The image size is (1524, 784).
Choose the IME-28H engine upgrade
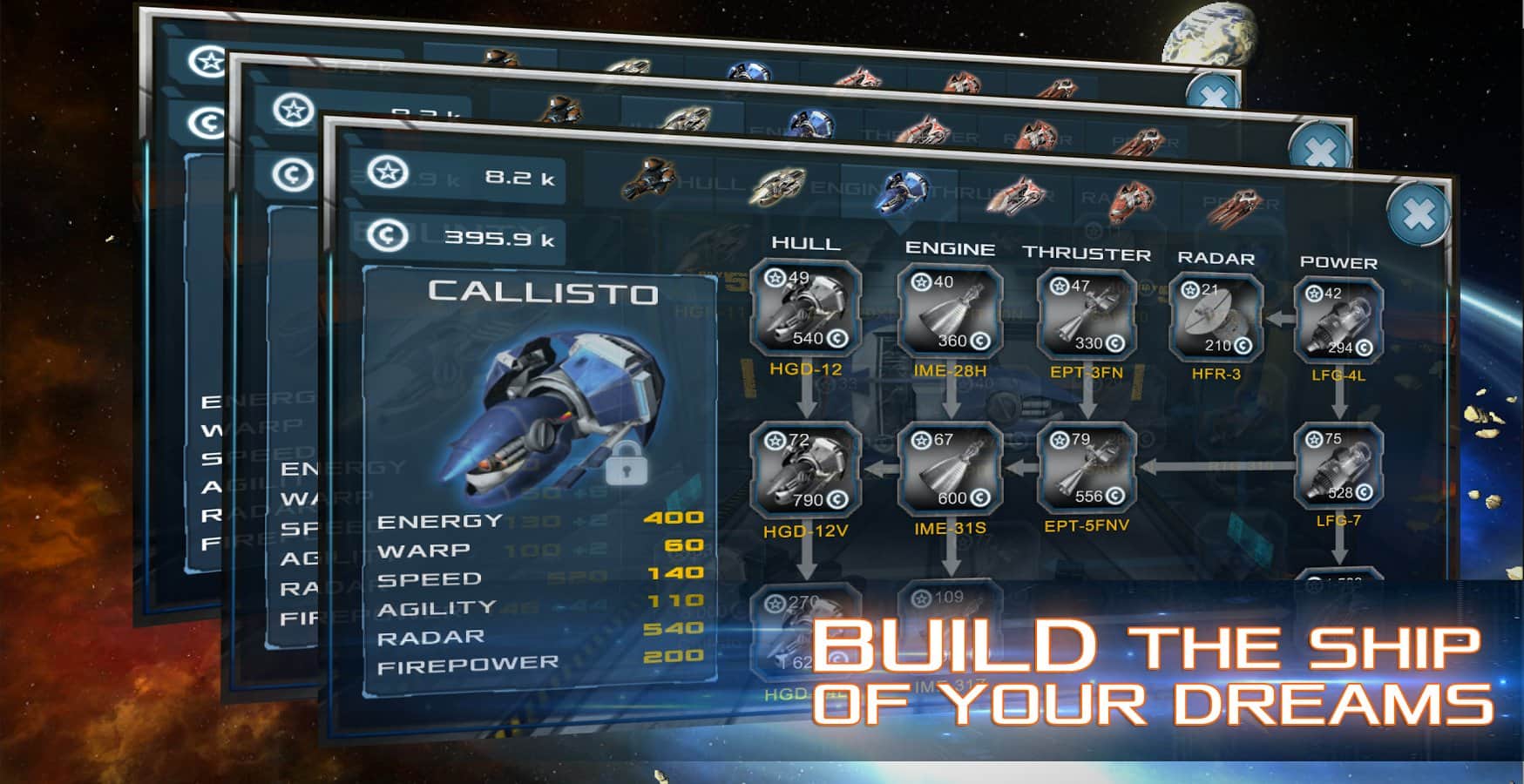point(951,313)
